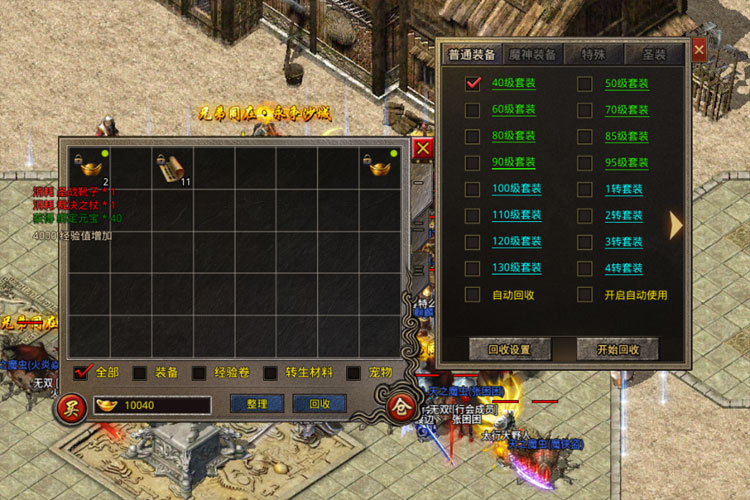Uncheck the 40级套装 checkbox
The width and height of the screenshot is (750, 500).
click(x=473, y=84)
